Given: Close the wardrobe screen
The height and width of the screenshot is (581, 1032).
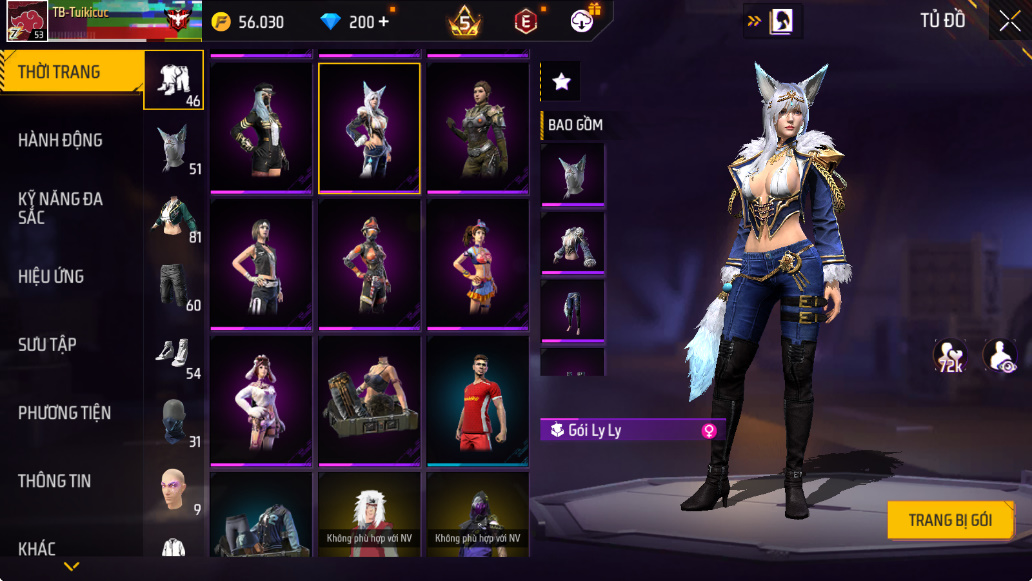Looking at the screenshot, I should pos(1010,21).
